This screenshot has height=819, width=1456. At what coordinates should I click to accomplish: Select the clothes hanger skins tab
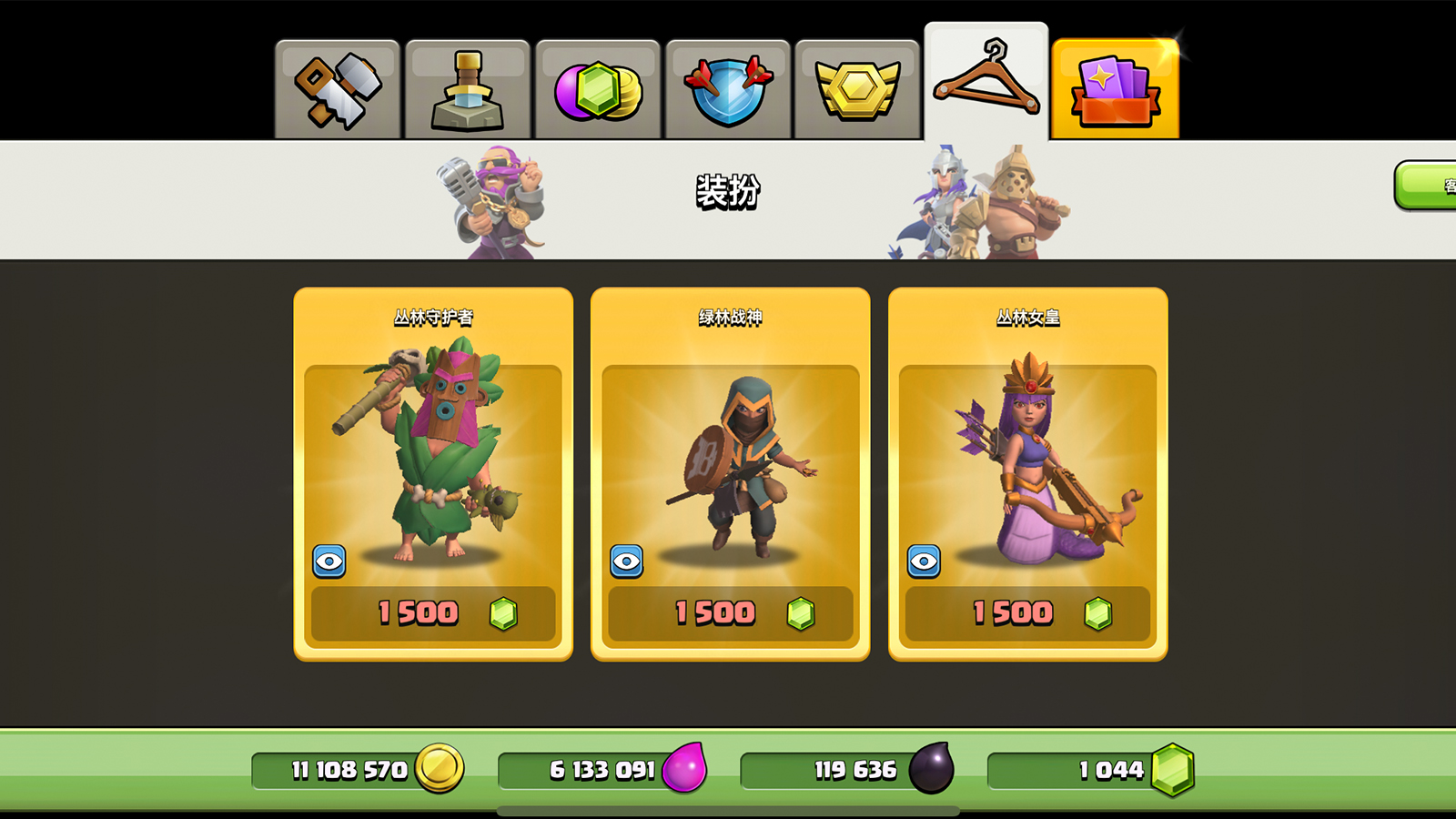point(986,82)
